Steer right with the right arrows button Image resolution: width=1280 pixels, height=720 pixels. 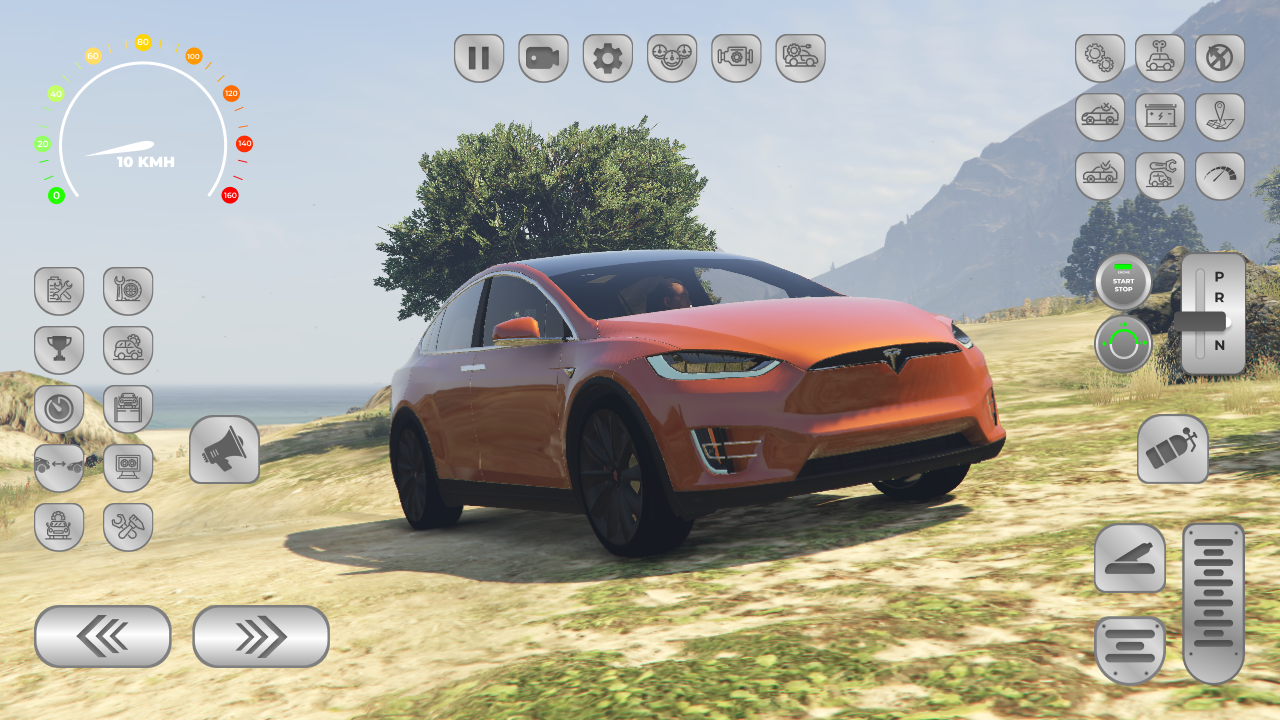[x=261, y=636]
